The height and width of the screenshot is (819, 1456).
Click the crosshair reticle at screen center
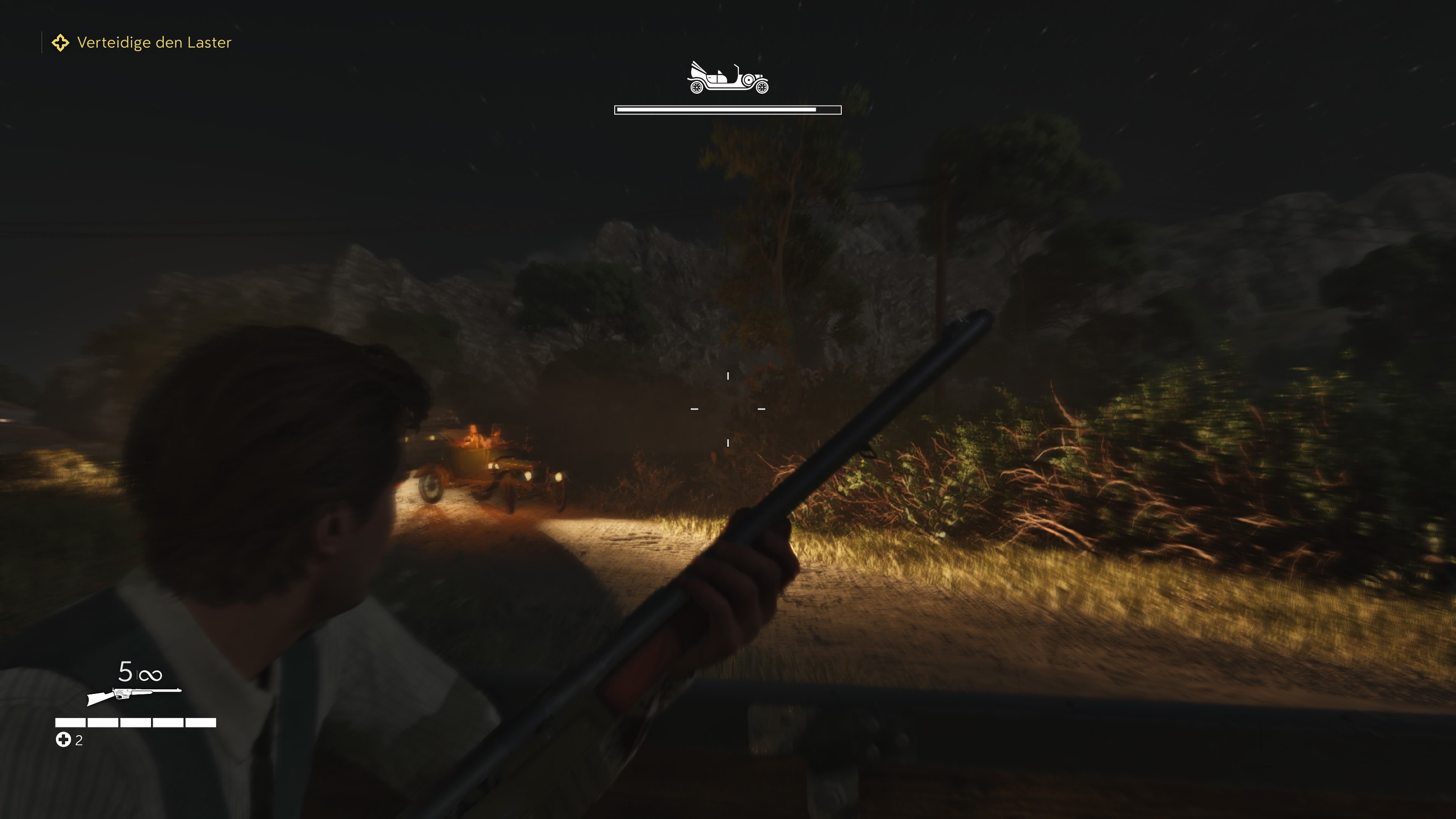(x=728, y=408)
